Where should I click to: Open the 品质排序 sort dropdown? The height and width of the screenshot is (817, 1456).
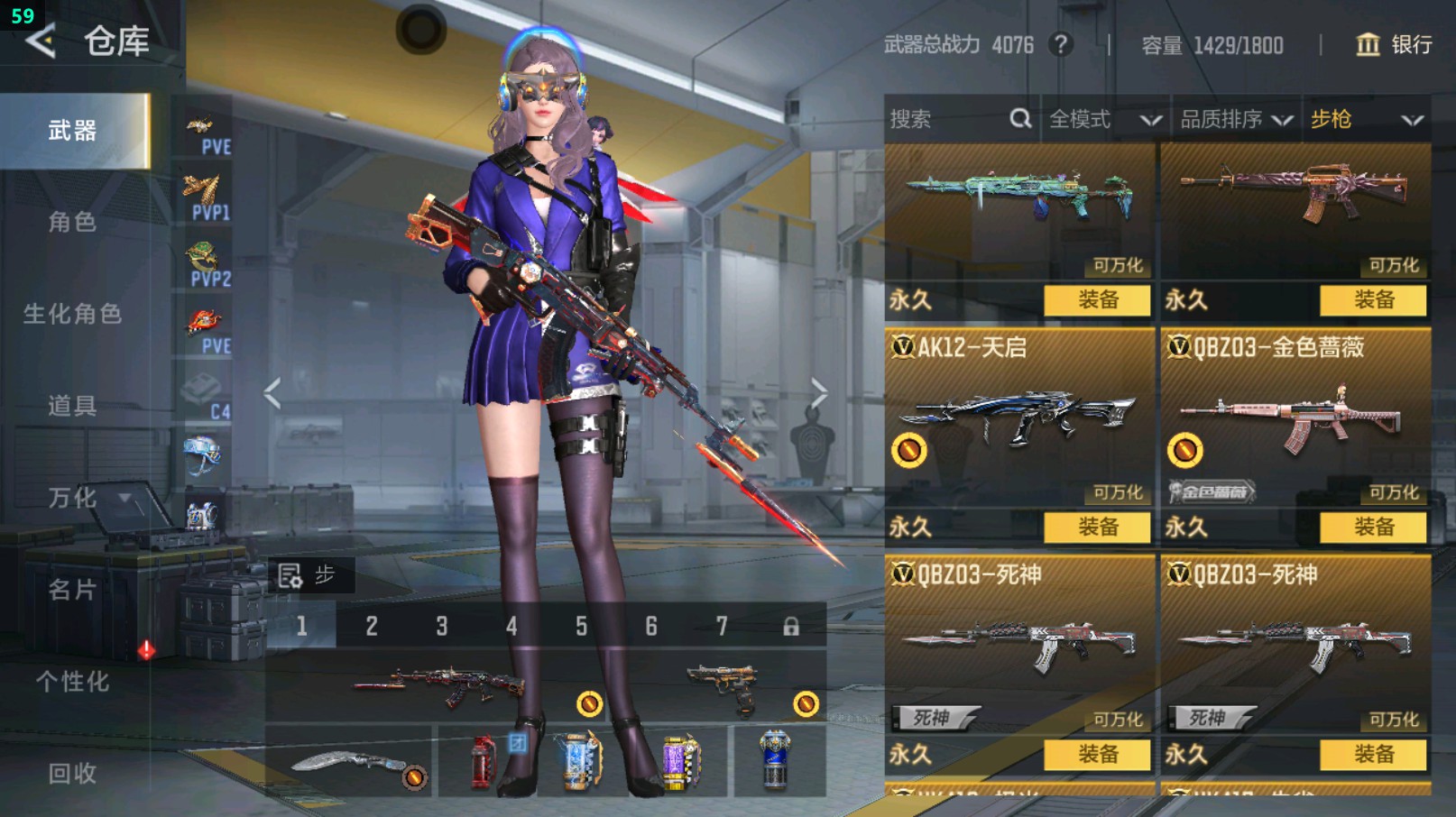1236,119
